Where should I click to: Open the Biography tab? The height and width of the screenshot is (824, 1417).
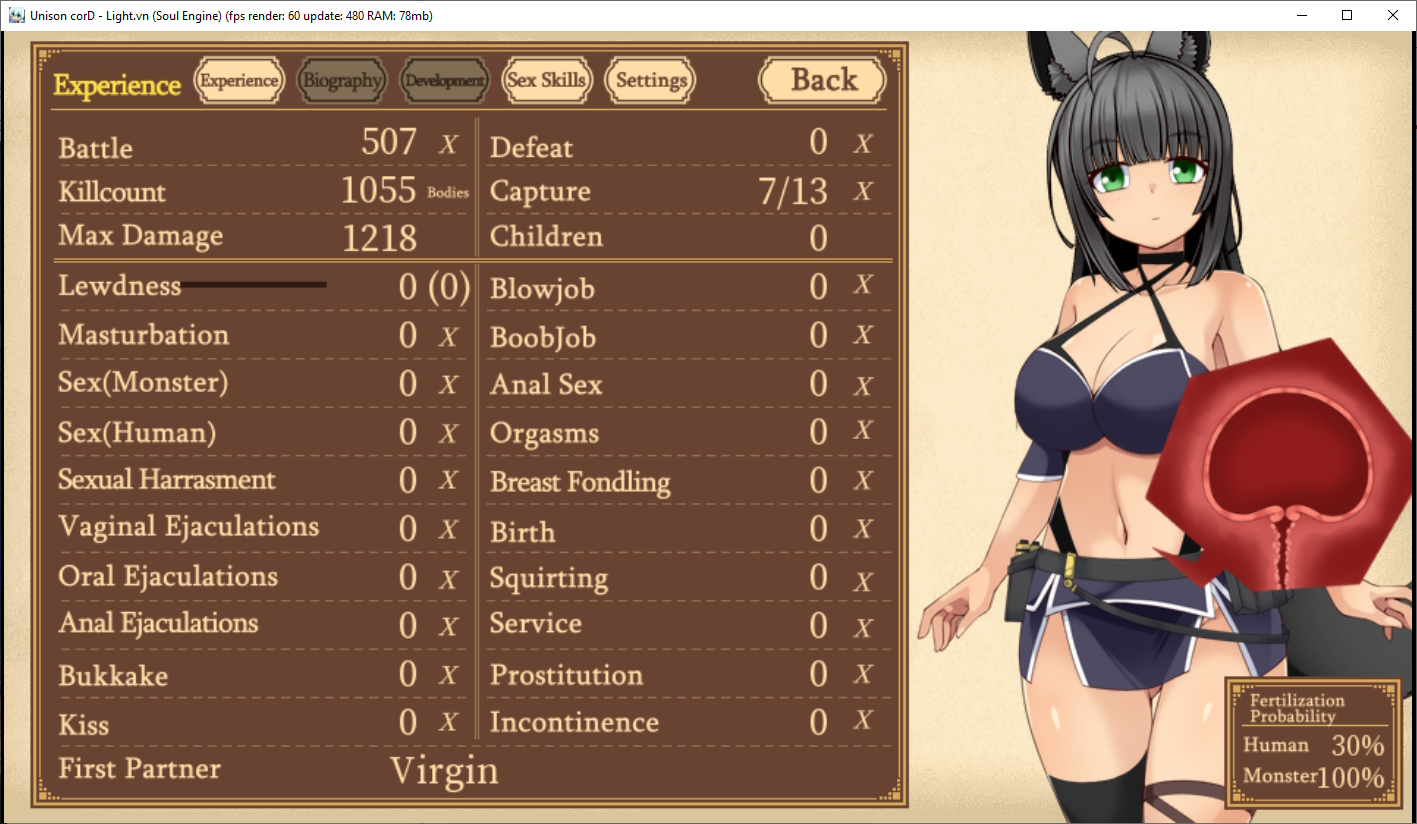(x=342, y=81)
